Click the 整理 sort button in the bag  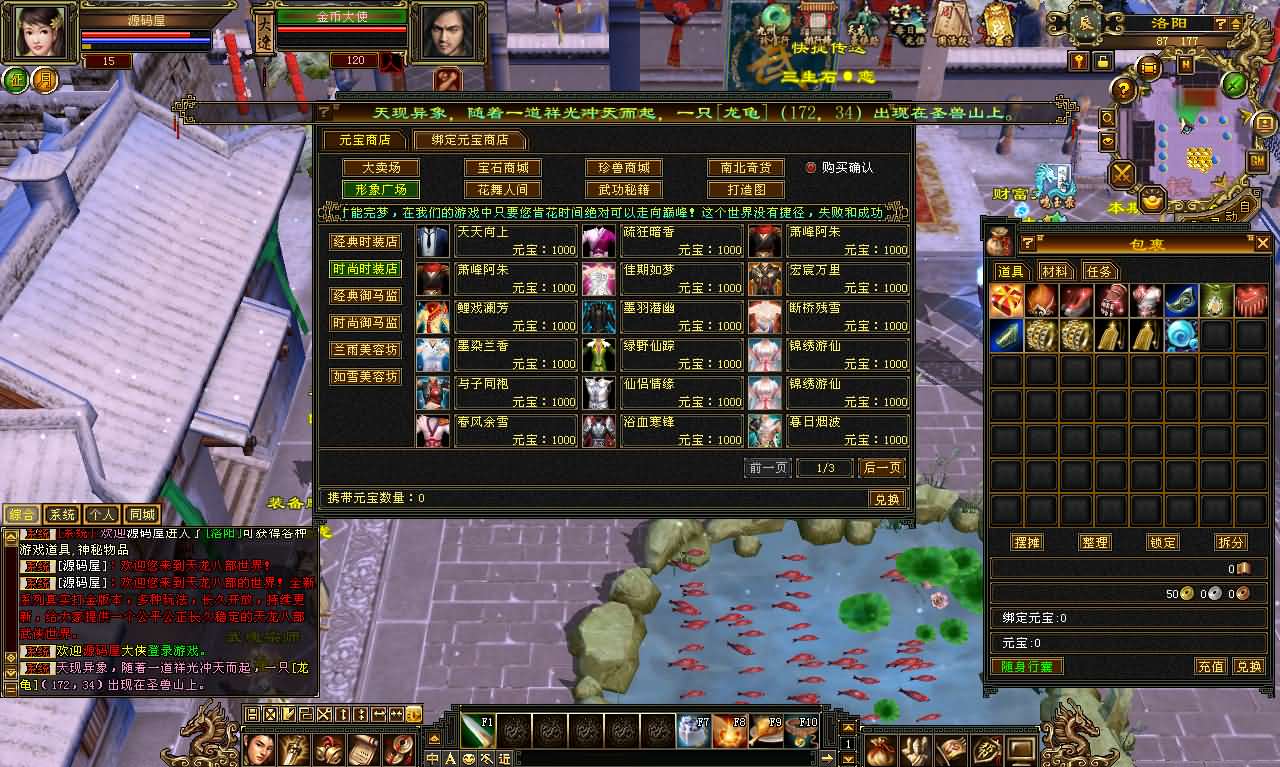coord(1094,542)
